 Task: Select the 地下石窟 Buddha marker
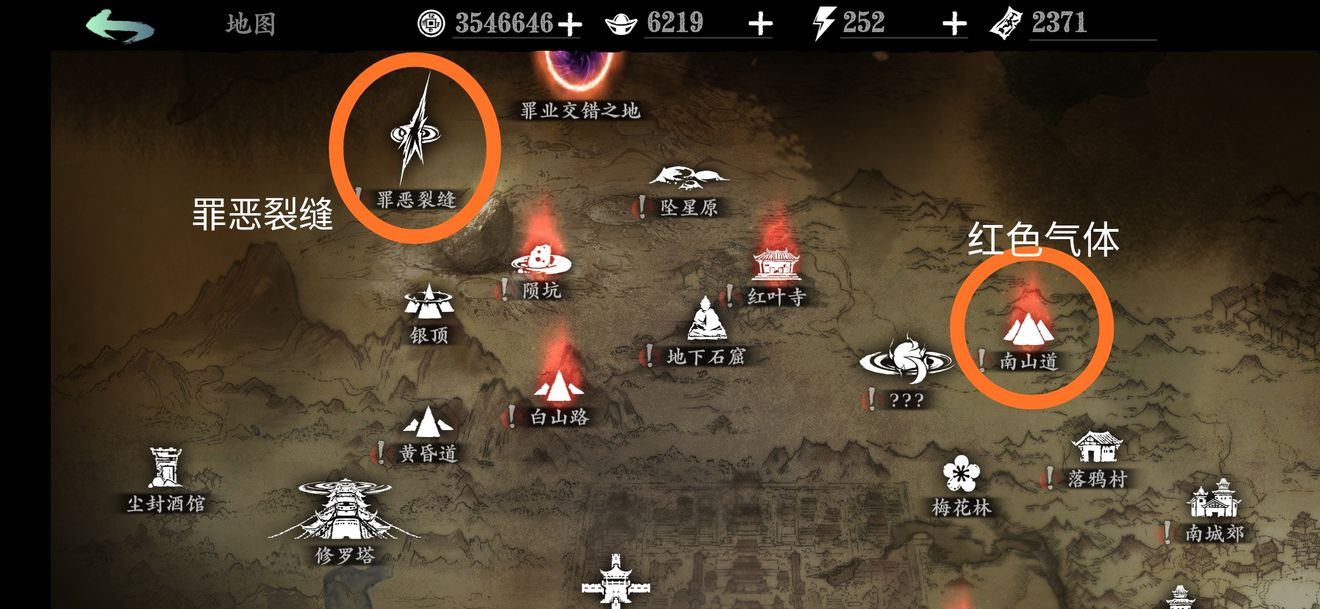pos(706,320)
